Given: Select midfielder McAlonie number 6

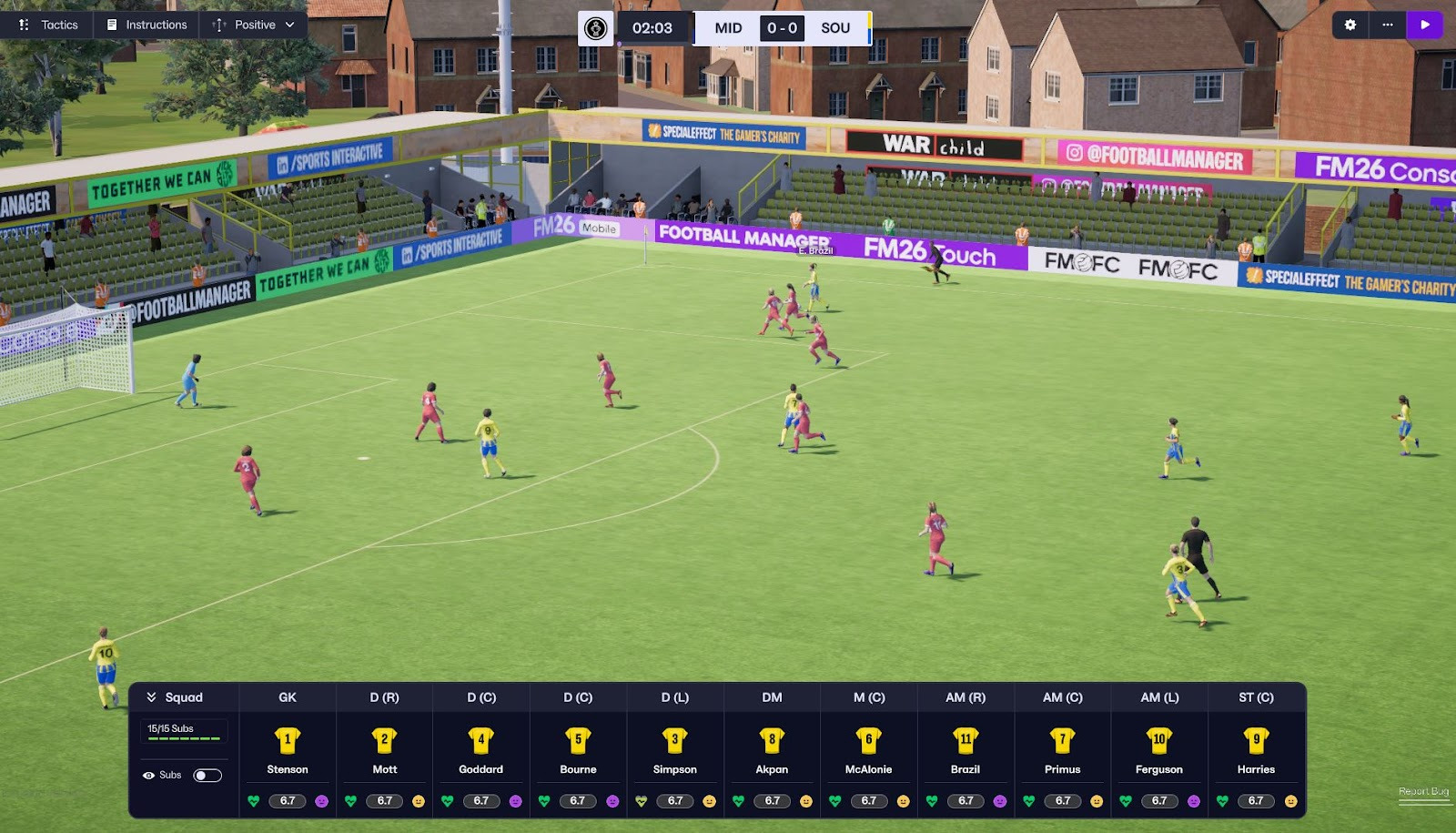Looking at the screenshot, I should click(x=869, y=740).
